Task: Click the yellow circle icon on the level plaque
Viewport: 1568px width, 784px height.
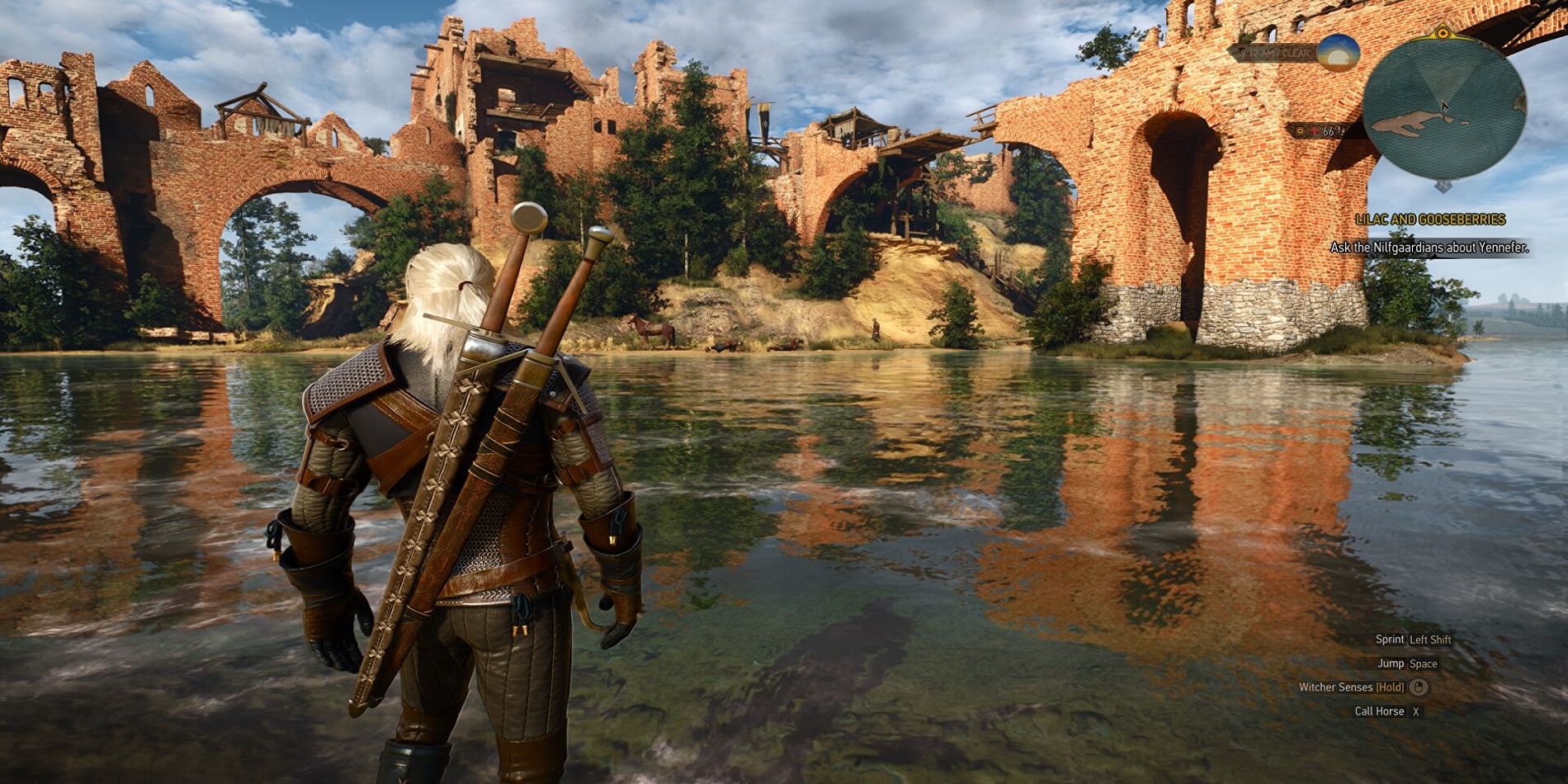Action: [x=1301, y=130]
